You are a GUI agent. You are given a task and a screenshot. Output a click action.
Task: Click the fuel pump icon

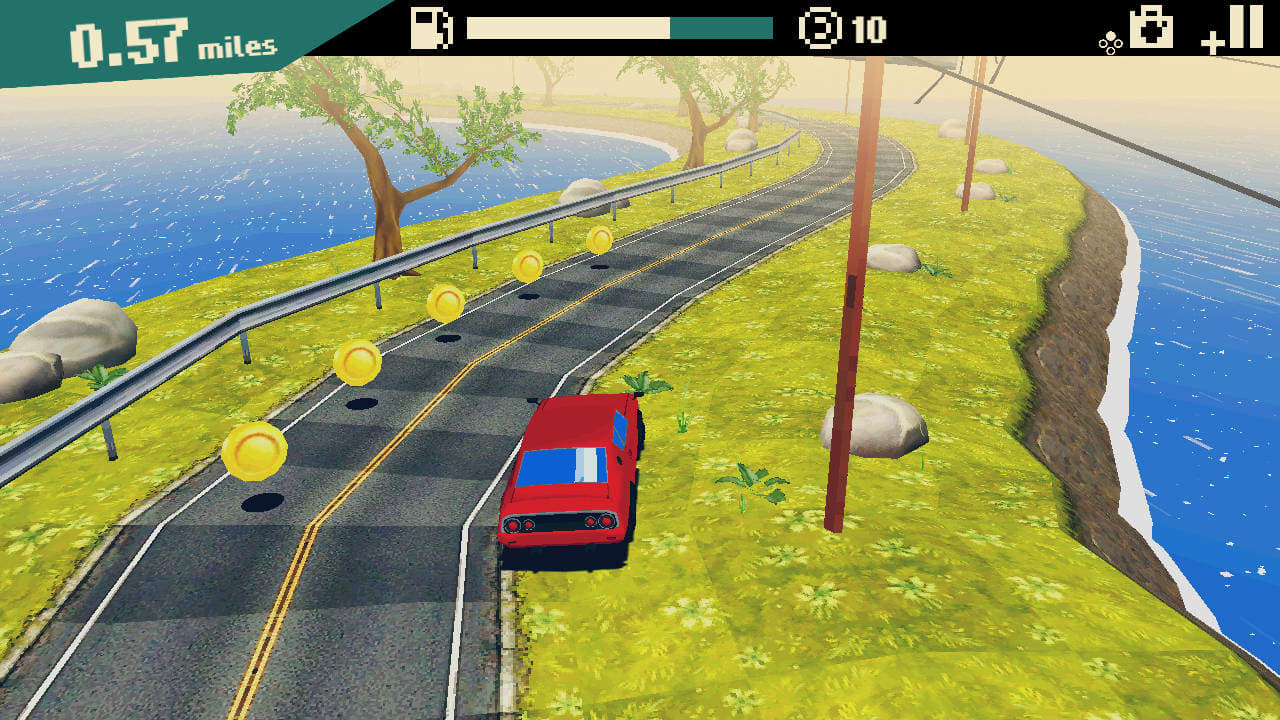point(430,28)
